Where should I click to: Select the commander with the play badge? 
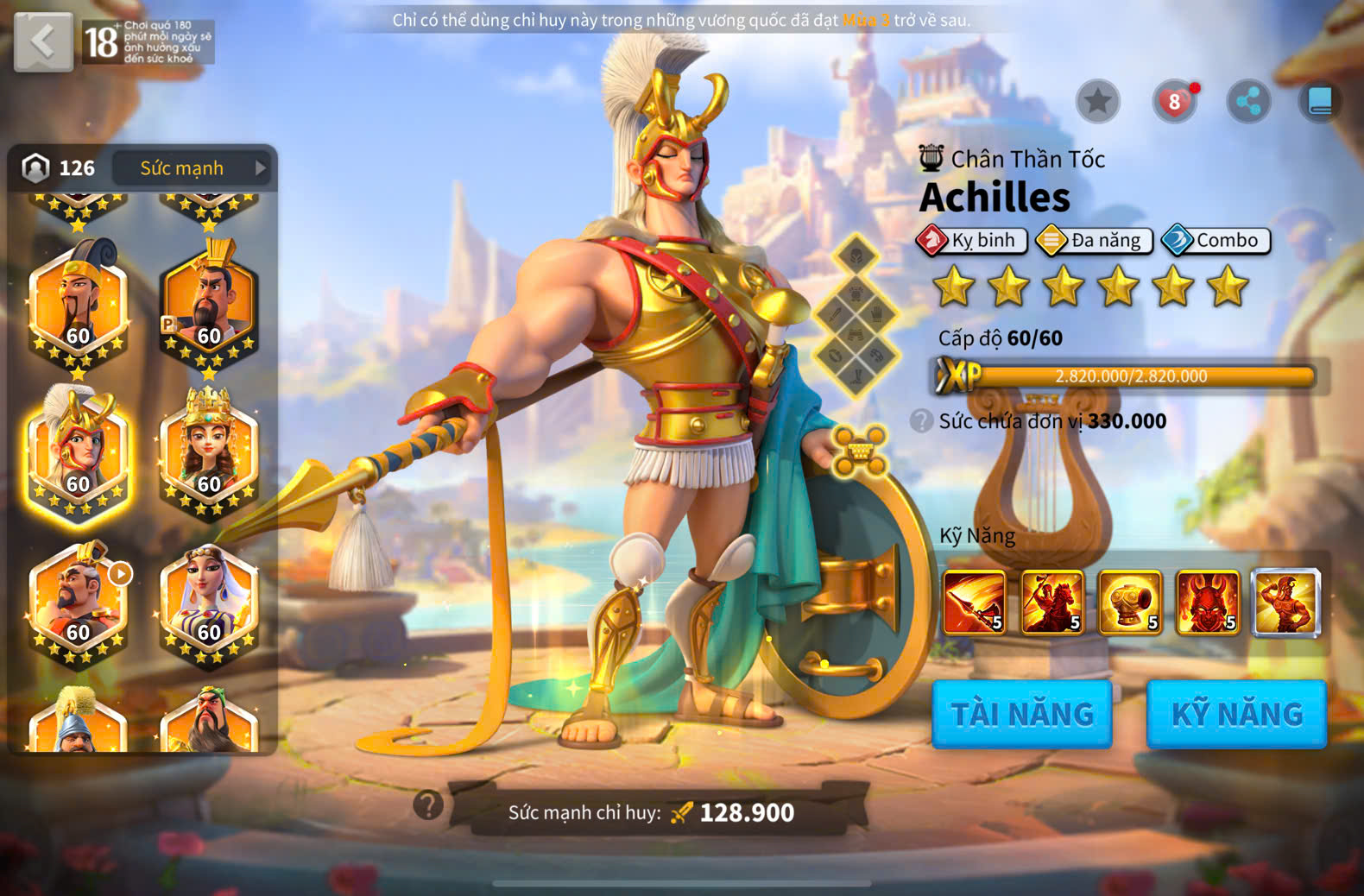coord(78,602)
